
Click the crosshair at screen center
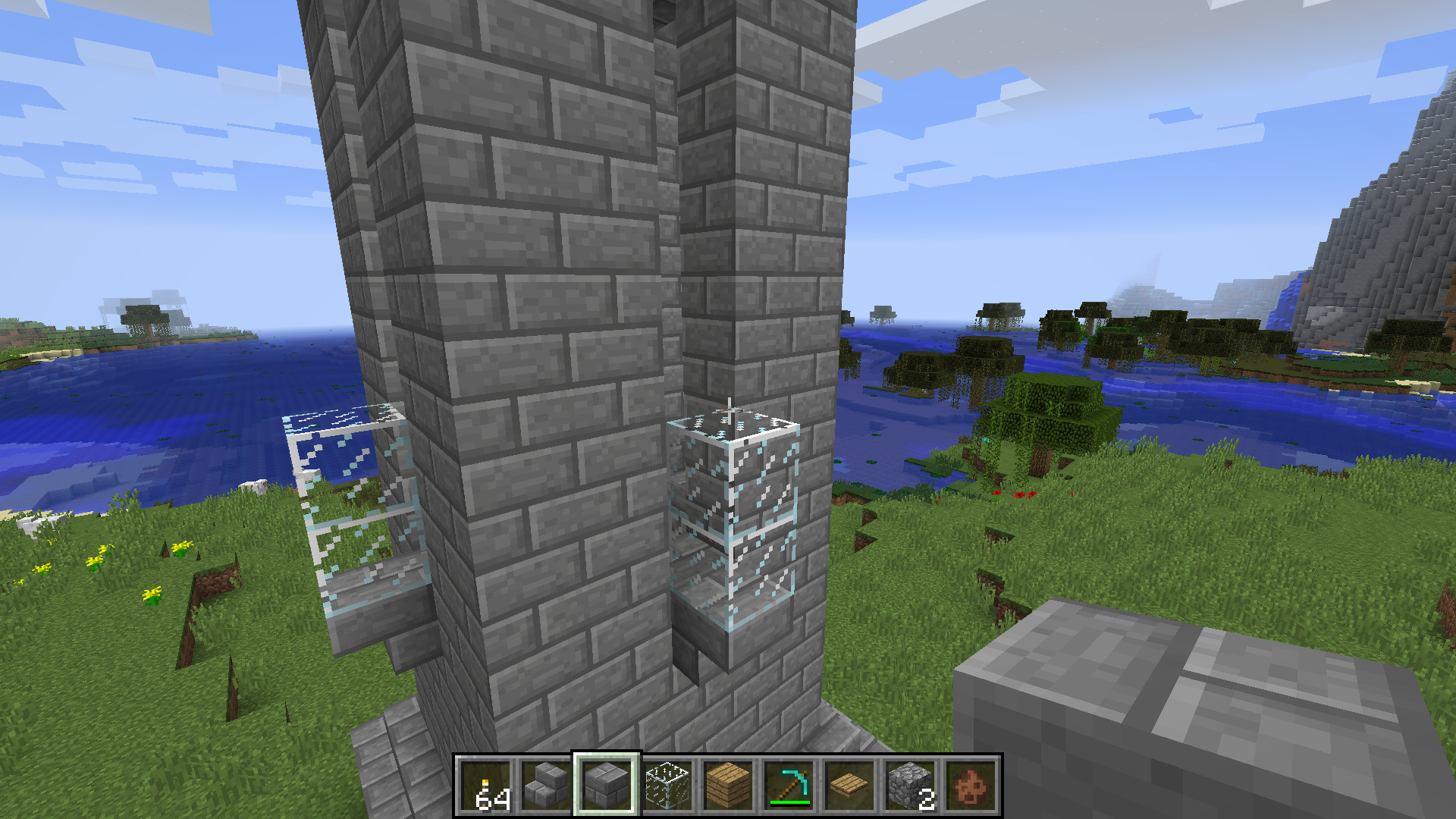[x=728, y=409]
